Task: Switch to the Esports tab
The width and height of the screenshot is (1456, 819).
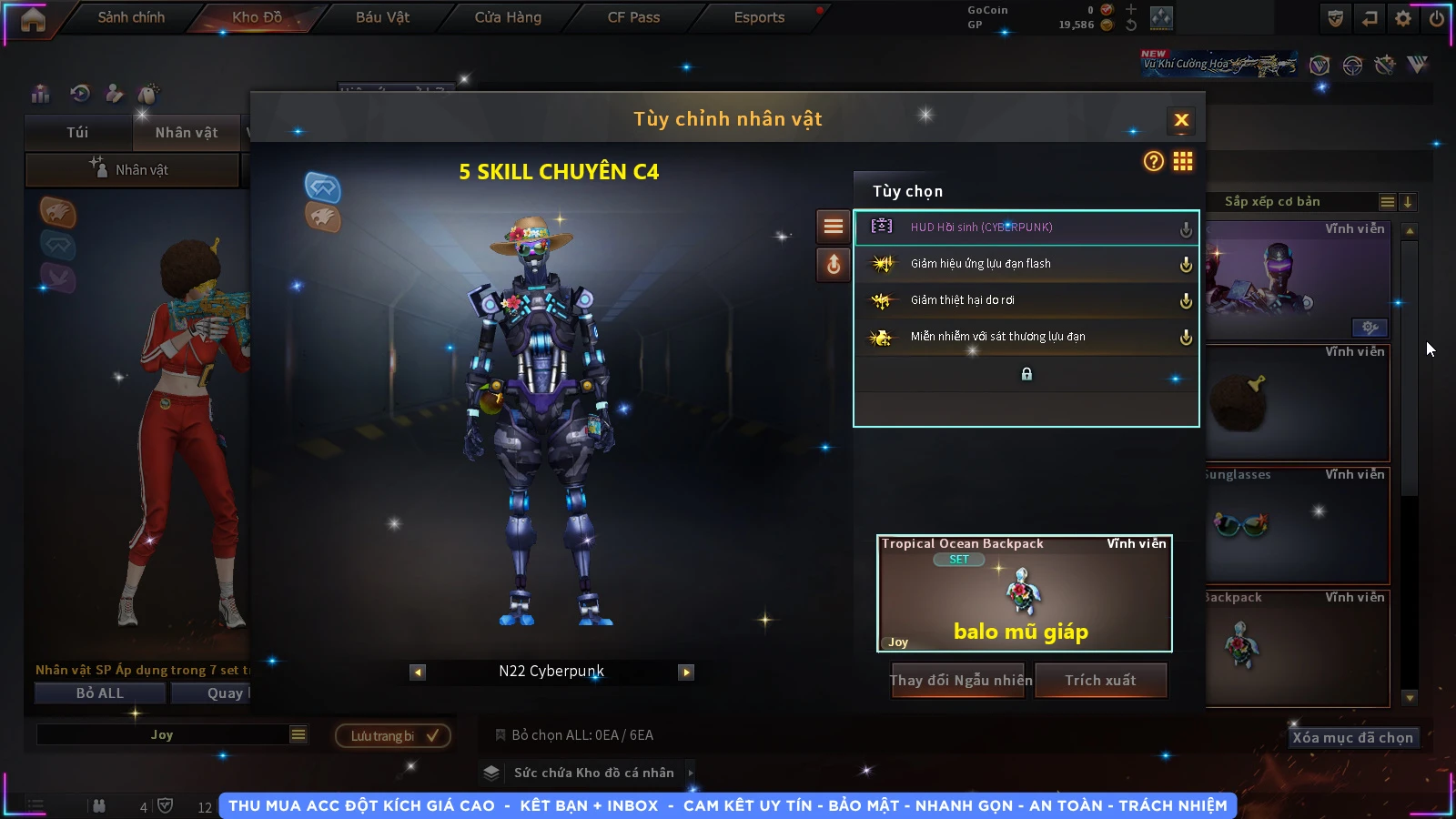Action: point(759,17)
